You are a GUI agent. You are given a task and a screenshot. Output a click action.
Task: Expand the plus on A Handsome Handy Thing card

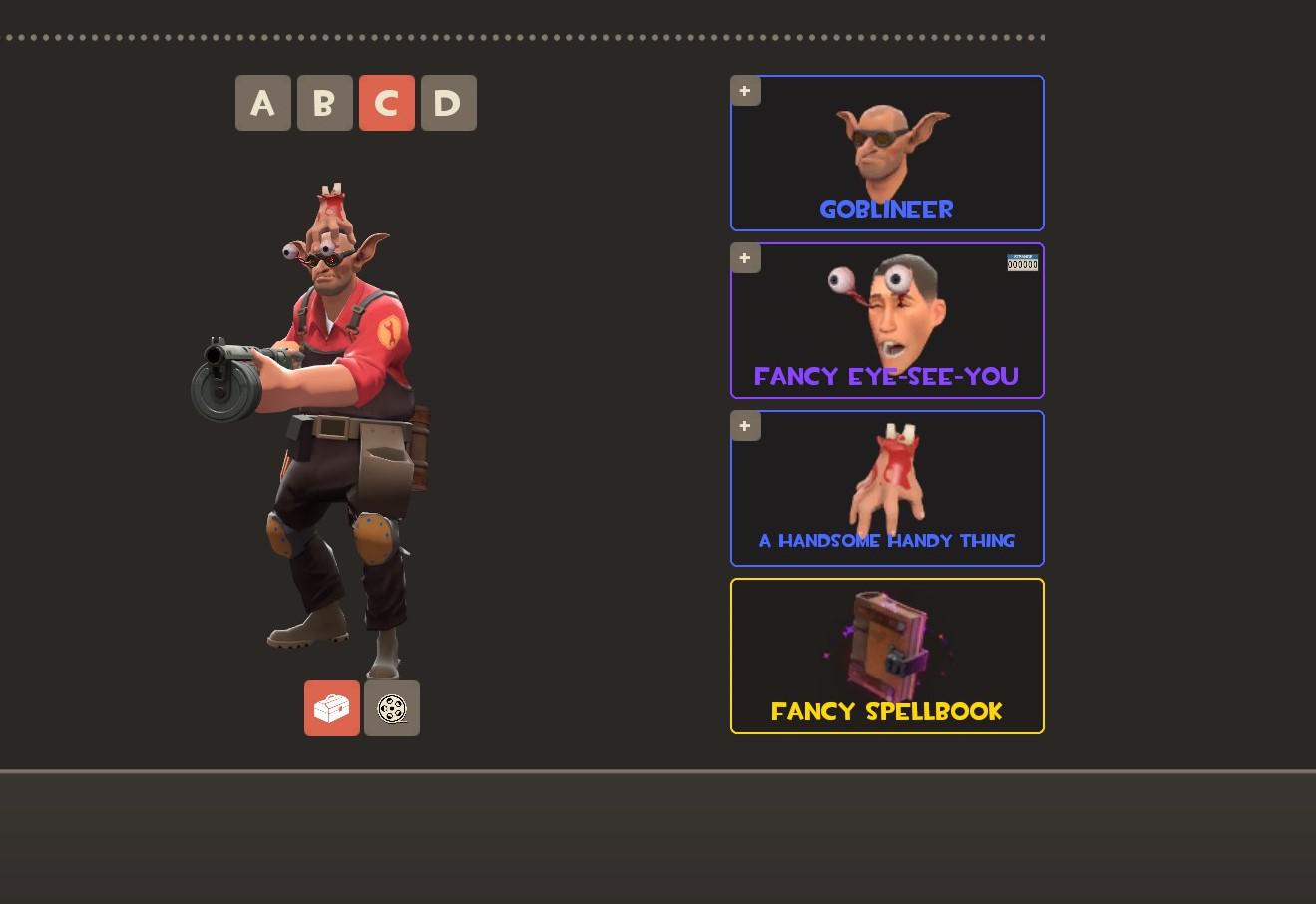click(x=744, y=425)
